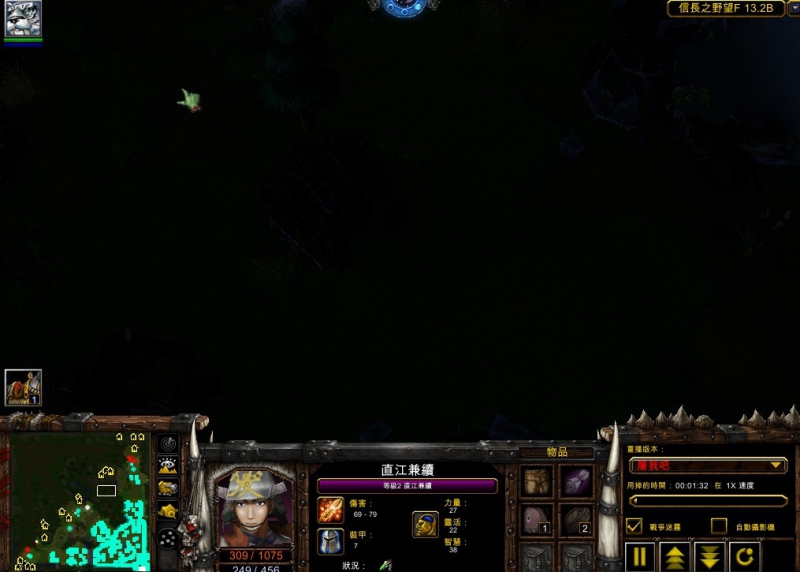Pause the replay playback
This screenshot has height=572, width=800.
coord(641,557)
